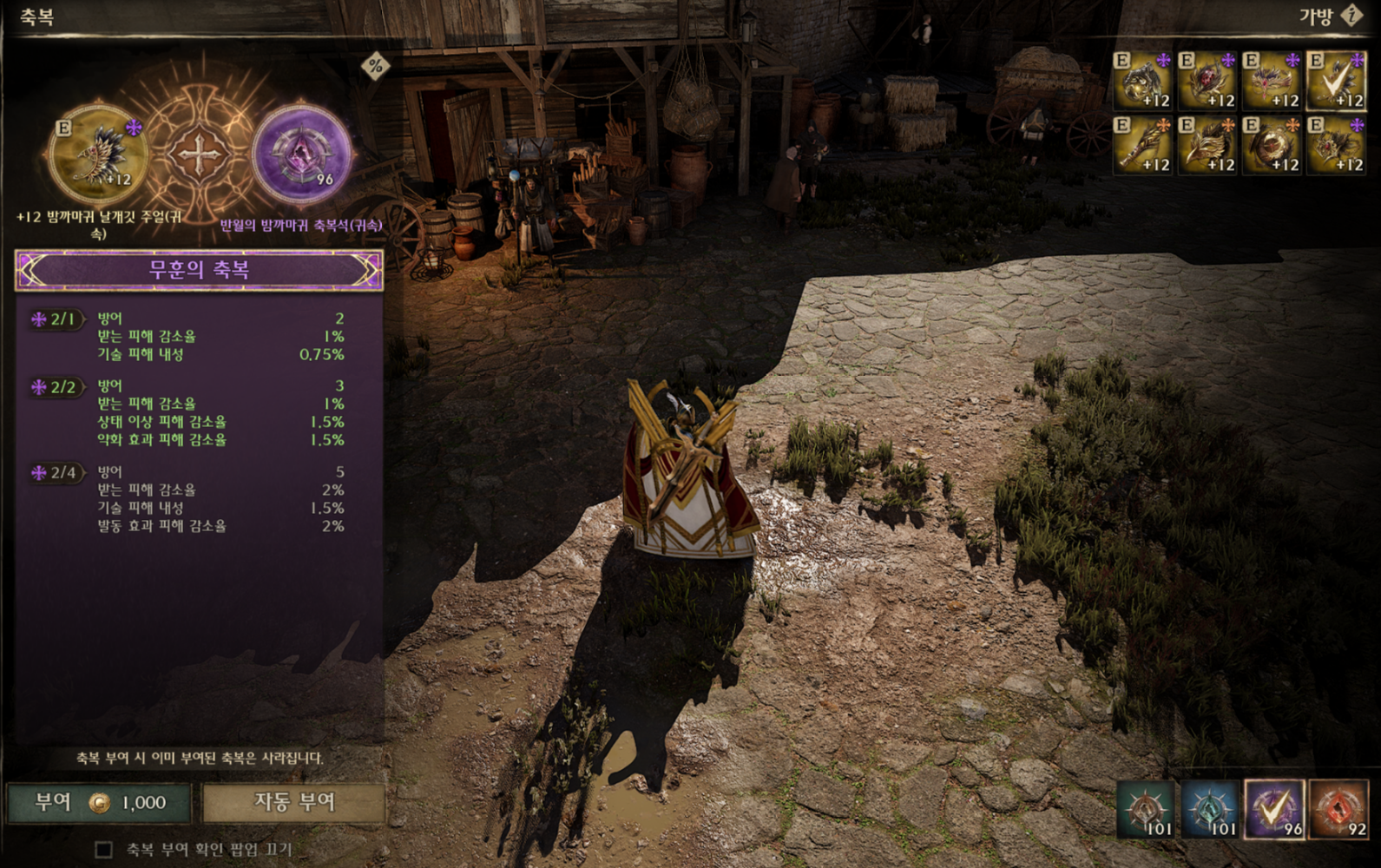Viewport: 1381px width, 868px height.
Task: Choose the +12 red-jewel feathered crown item
Action: pos(1337,144)
